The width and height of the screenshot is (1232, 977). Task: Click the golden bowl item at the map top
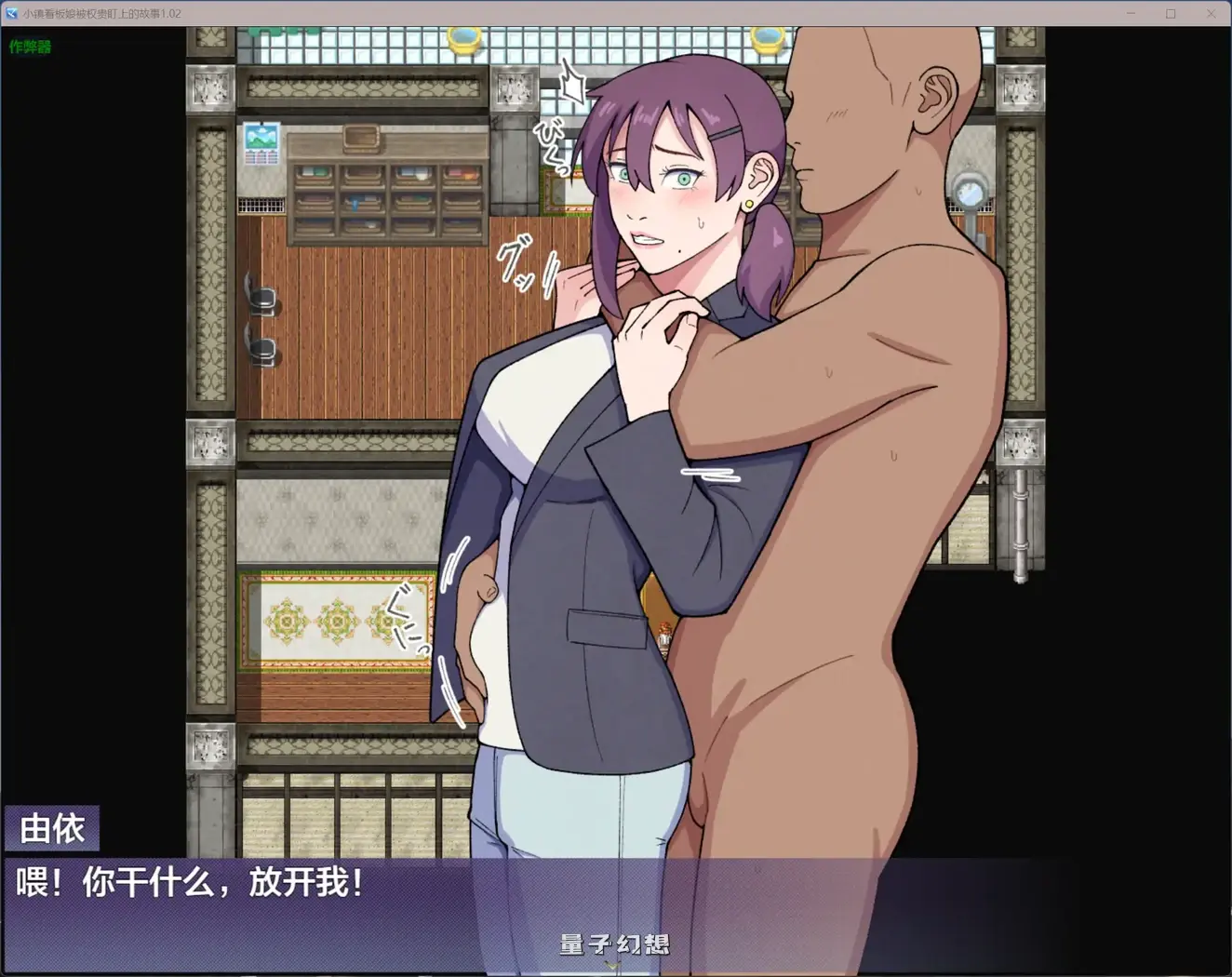[x=462, y=41]
